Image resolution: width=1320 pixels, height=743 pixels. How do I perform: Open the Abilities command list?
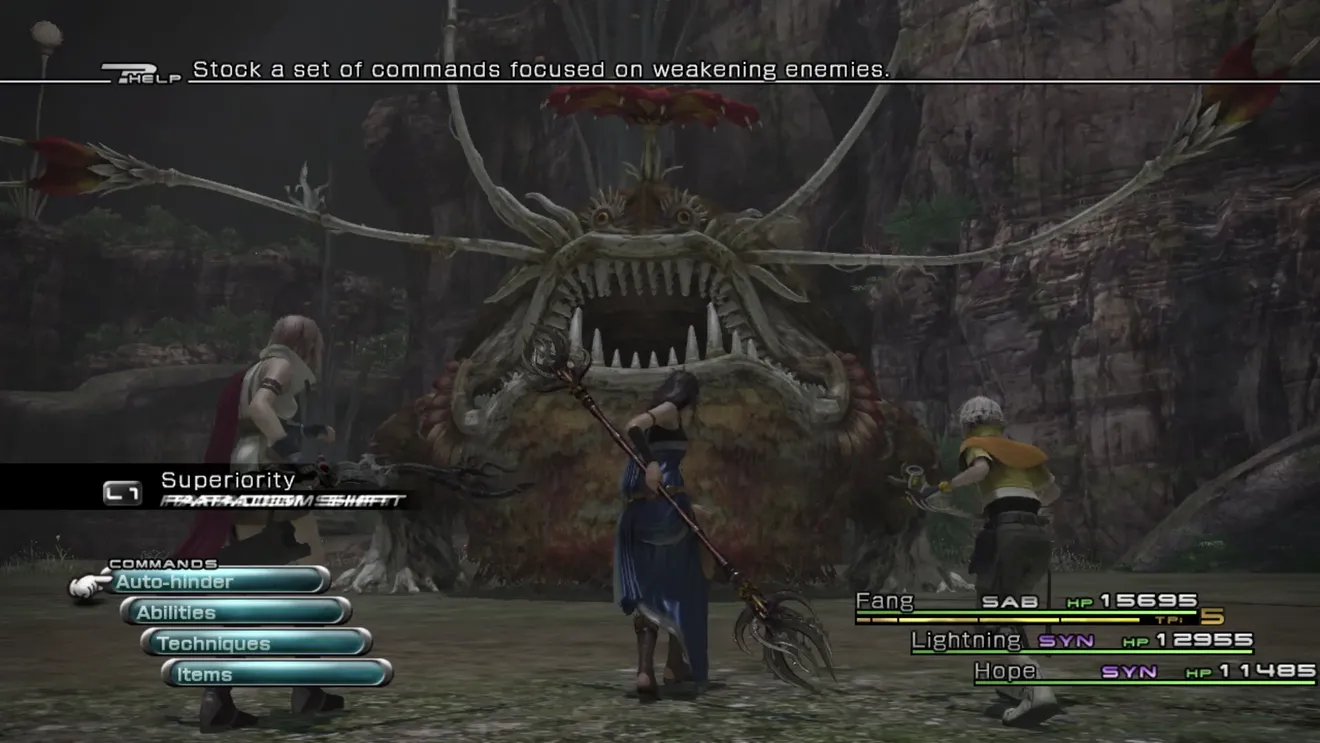236,612
